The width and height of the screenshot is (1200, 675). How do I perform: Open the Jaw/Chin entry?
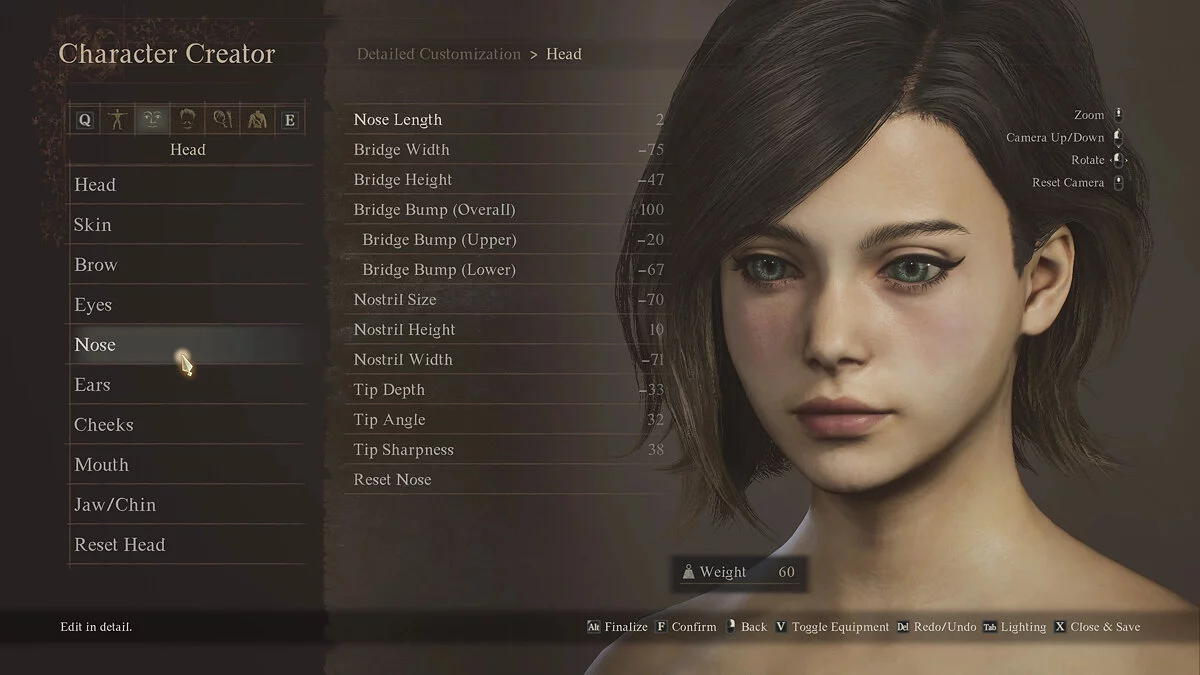(115, 505)
